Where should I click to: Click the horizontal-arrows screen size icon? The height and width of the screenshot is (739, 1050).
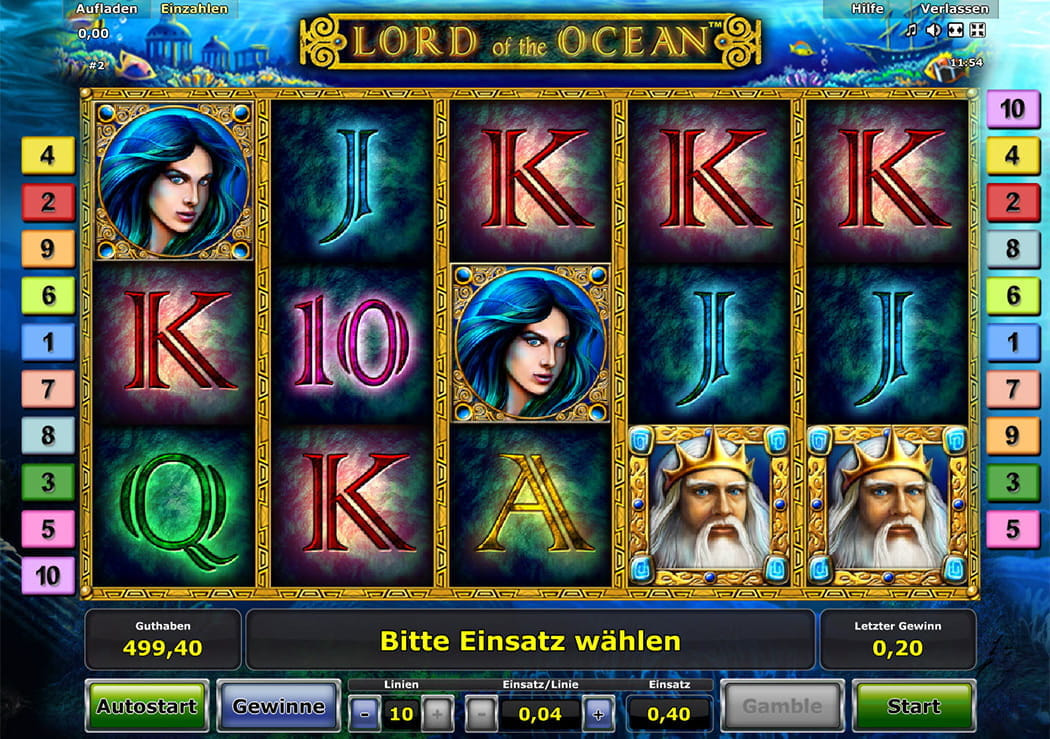click(x=955, y=30)
